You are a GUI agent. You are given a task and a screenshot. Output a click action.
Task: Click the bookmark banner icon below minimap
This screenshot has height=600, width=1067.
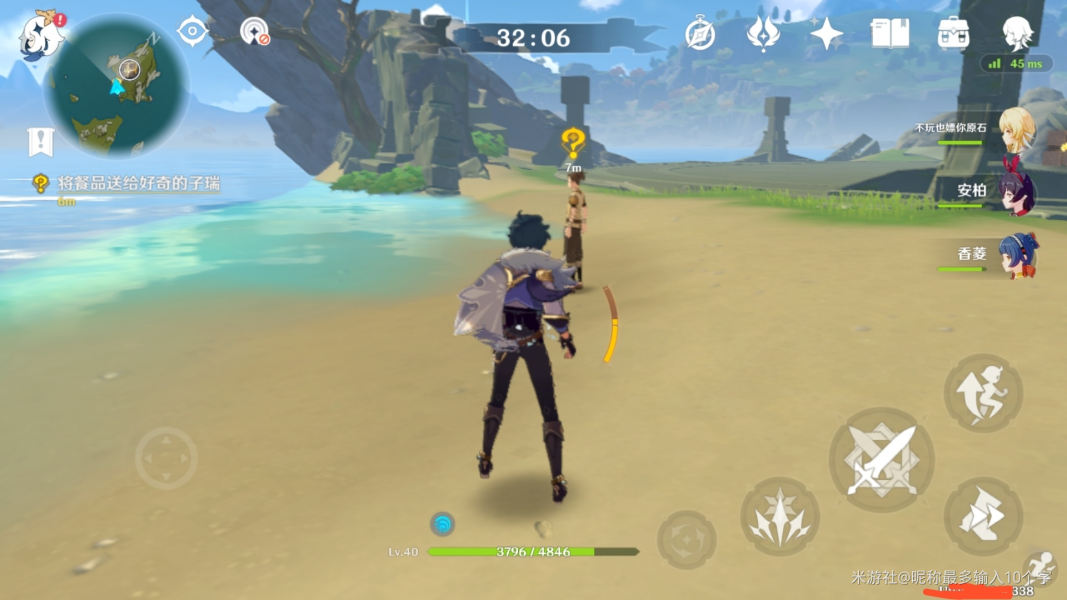tap(40, 142)
